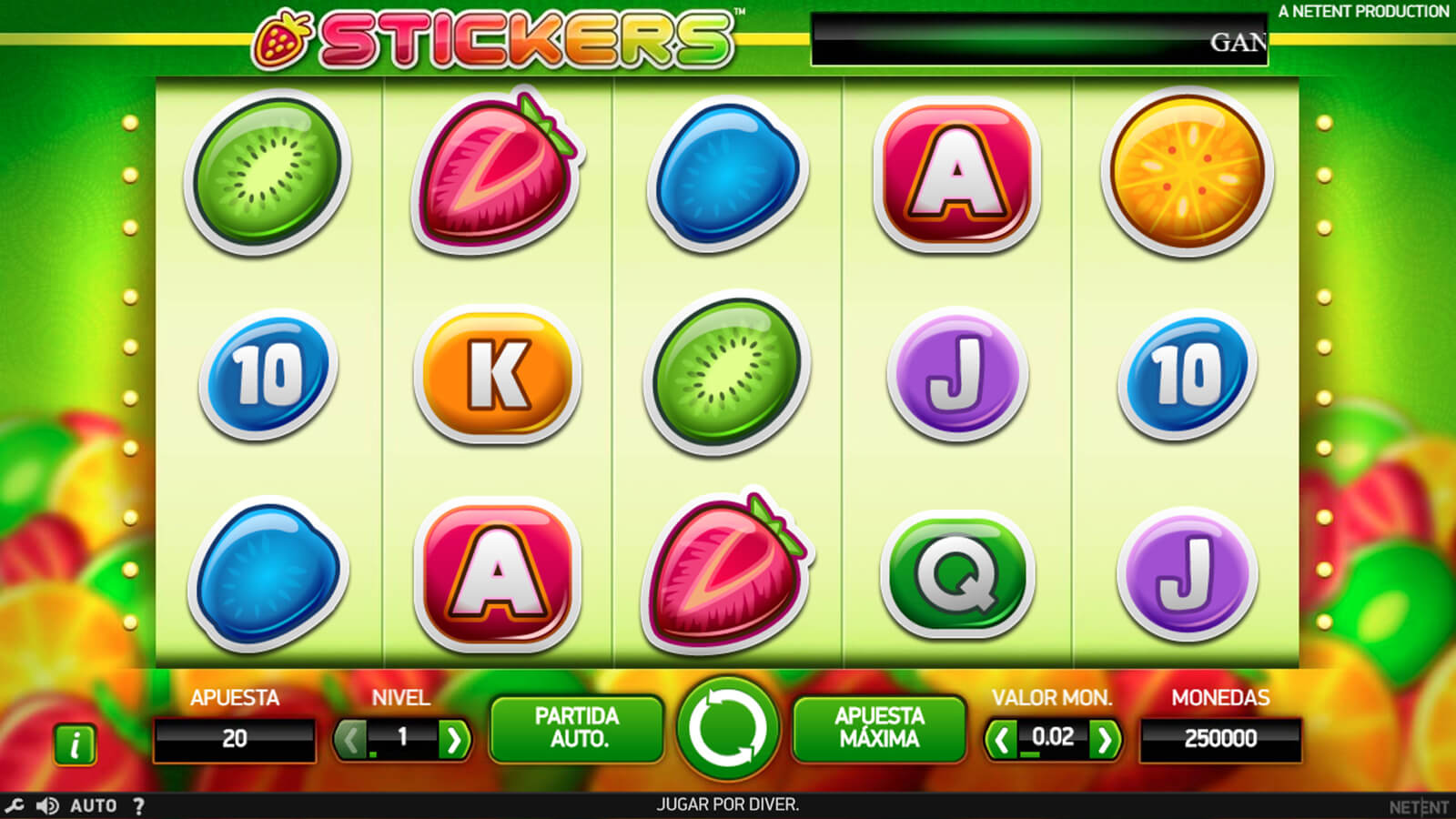Viewport: 1456px width, 819px height.
Task: Show help with the question mark
Action: click(138, 805)
